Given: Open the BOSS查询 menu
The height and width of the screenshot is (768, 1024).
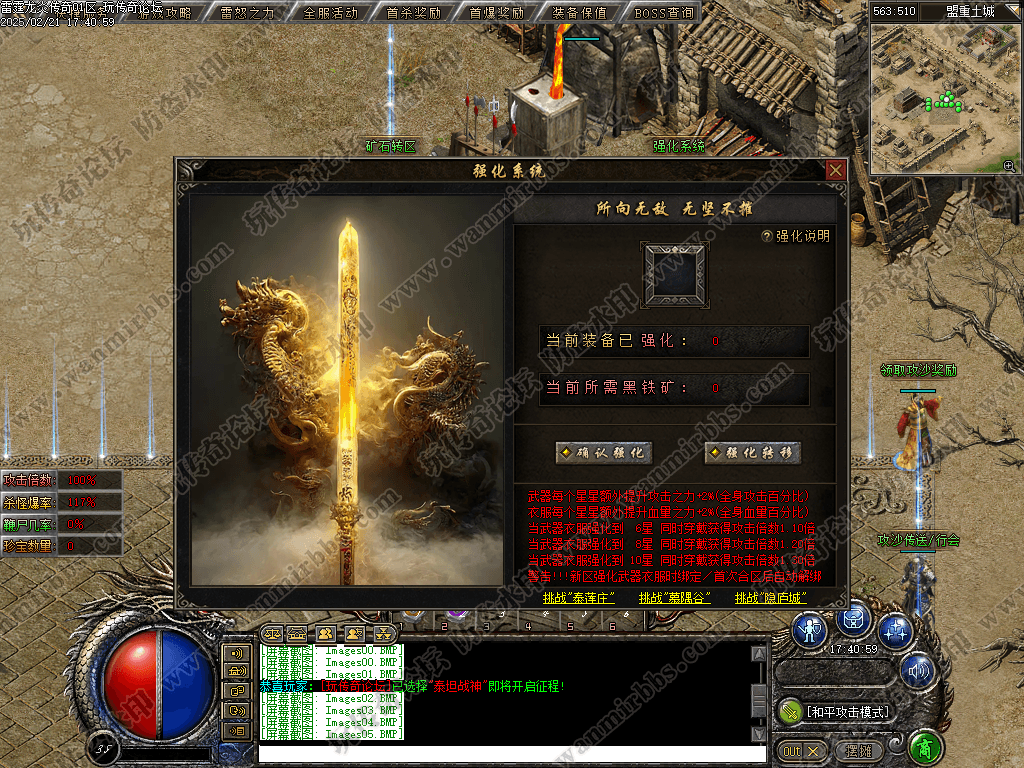Looking at the screenshot, I should tap(663, 13).
